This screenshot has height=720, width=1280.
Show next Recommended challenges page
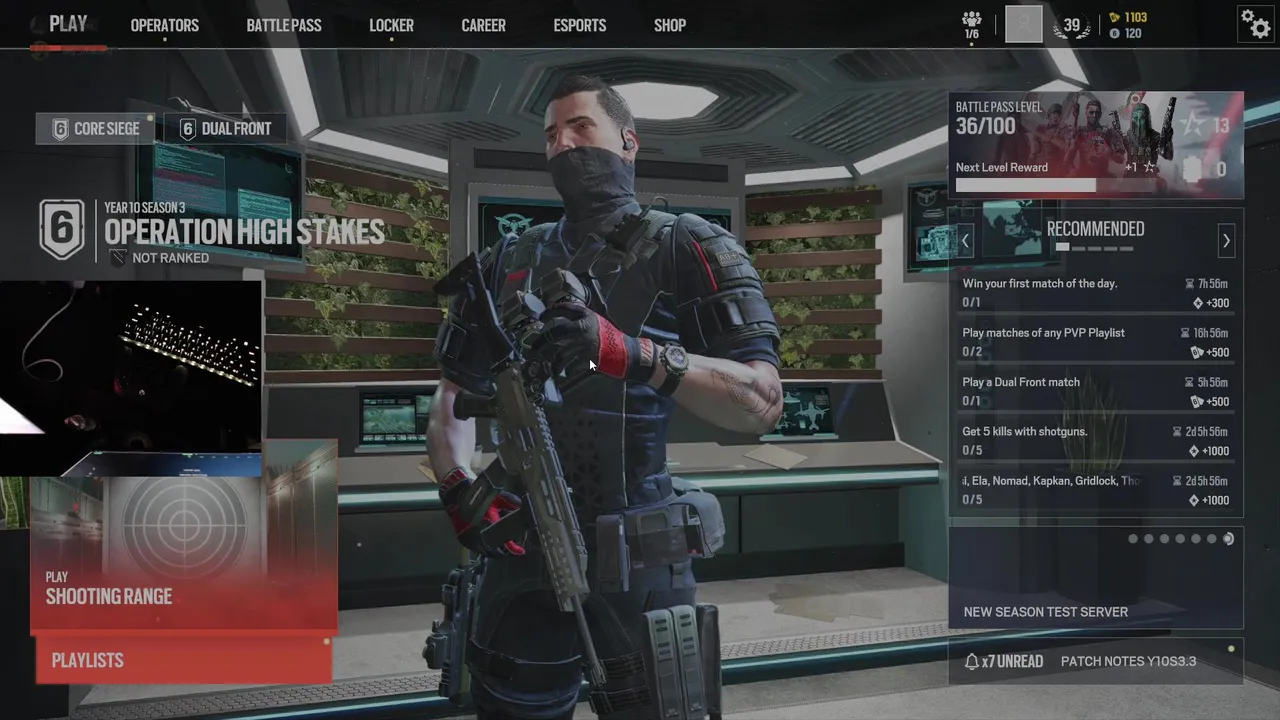coord(1226,240)
